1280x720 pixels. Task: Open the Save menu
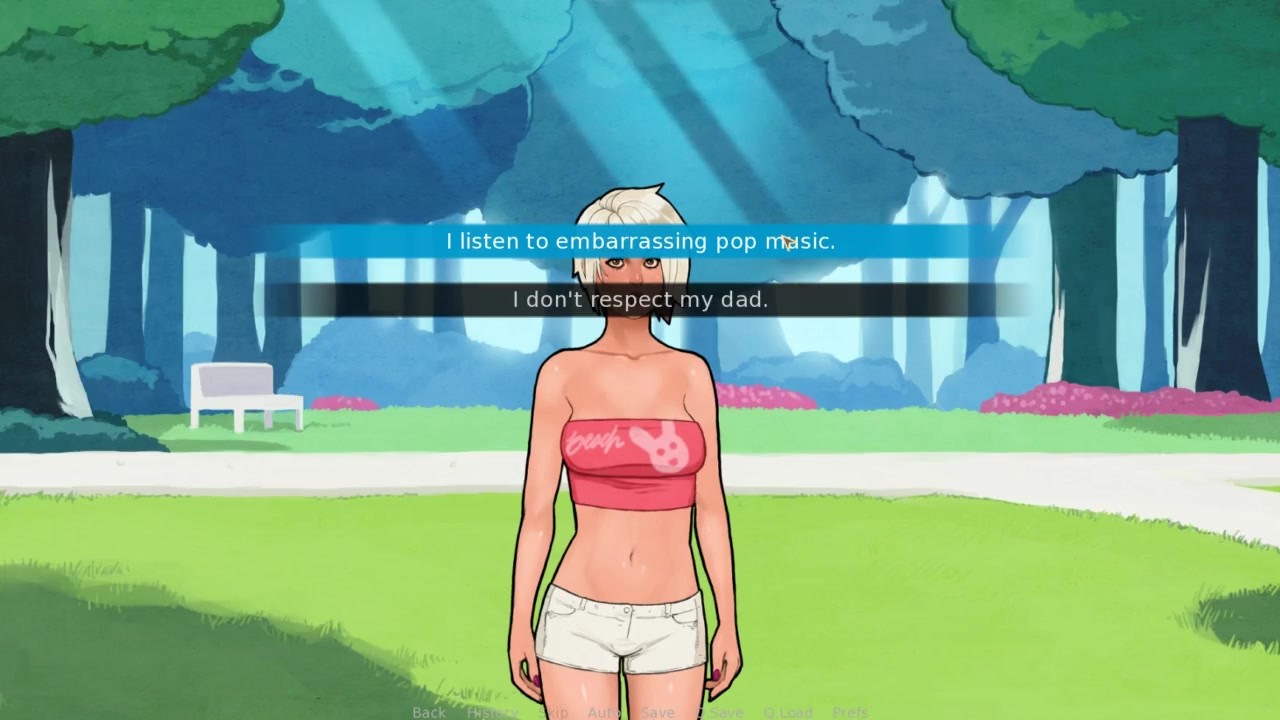point(657,712)
